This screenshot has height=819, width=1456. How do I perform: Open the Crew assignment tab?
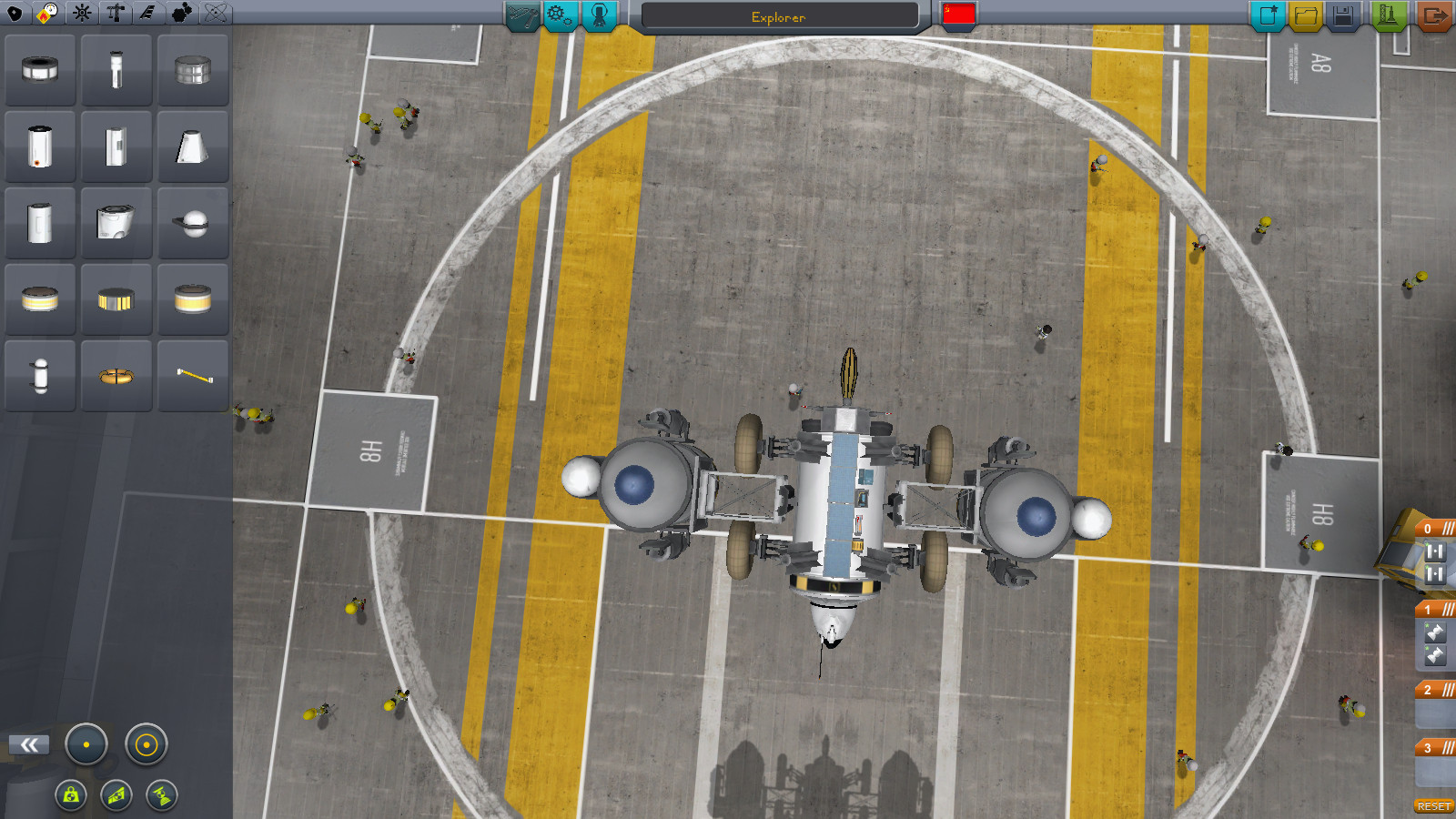(599, 15)
